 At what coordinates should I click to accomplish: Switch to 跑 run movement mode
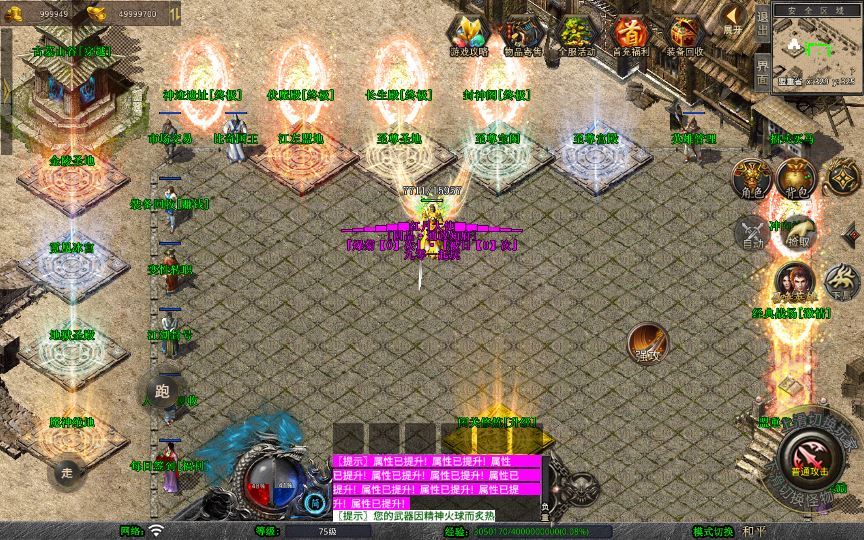(163, 391)
